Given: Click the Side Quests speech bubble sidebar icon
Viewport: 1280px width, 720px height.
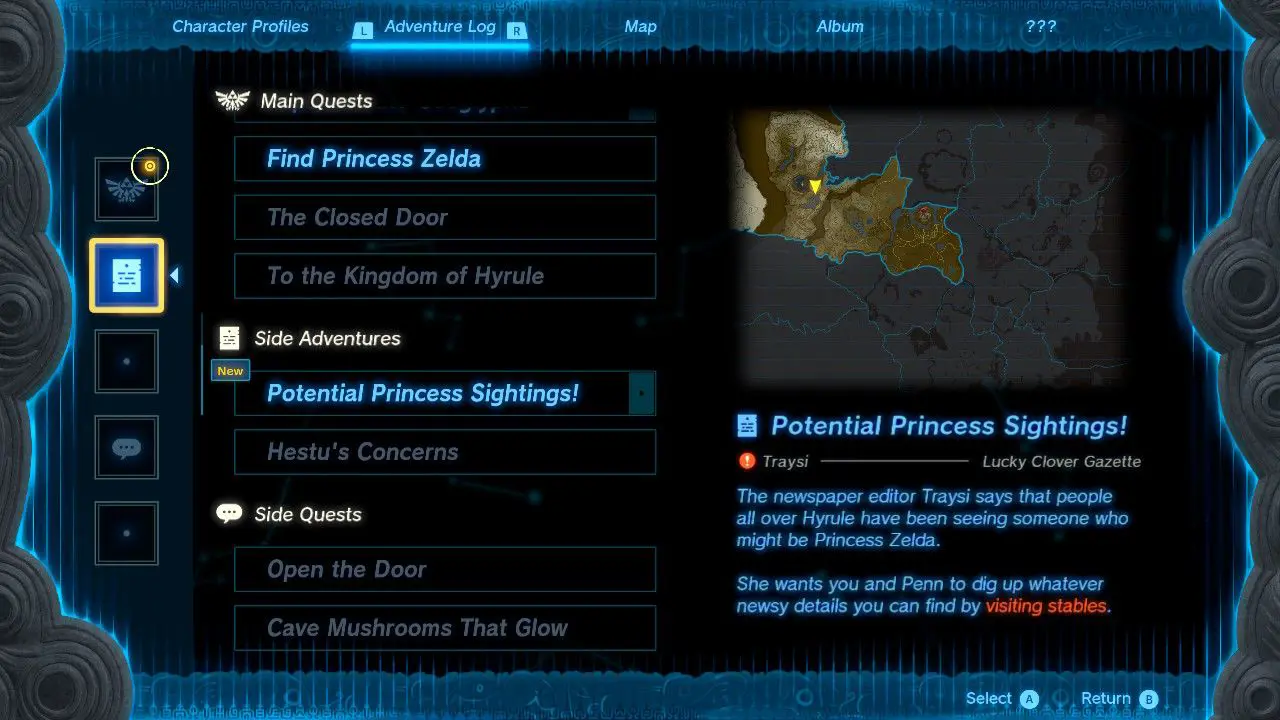Looking at the screenshot, I should coord(126,447).
